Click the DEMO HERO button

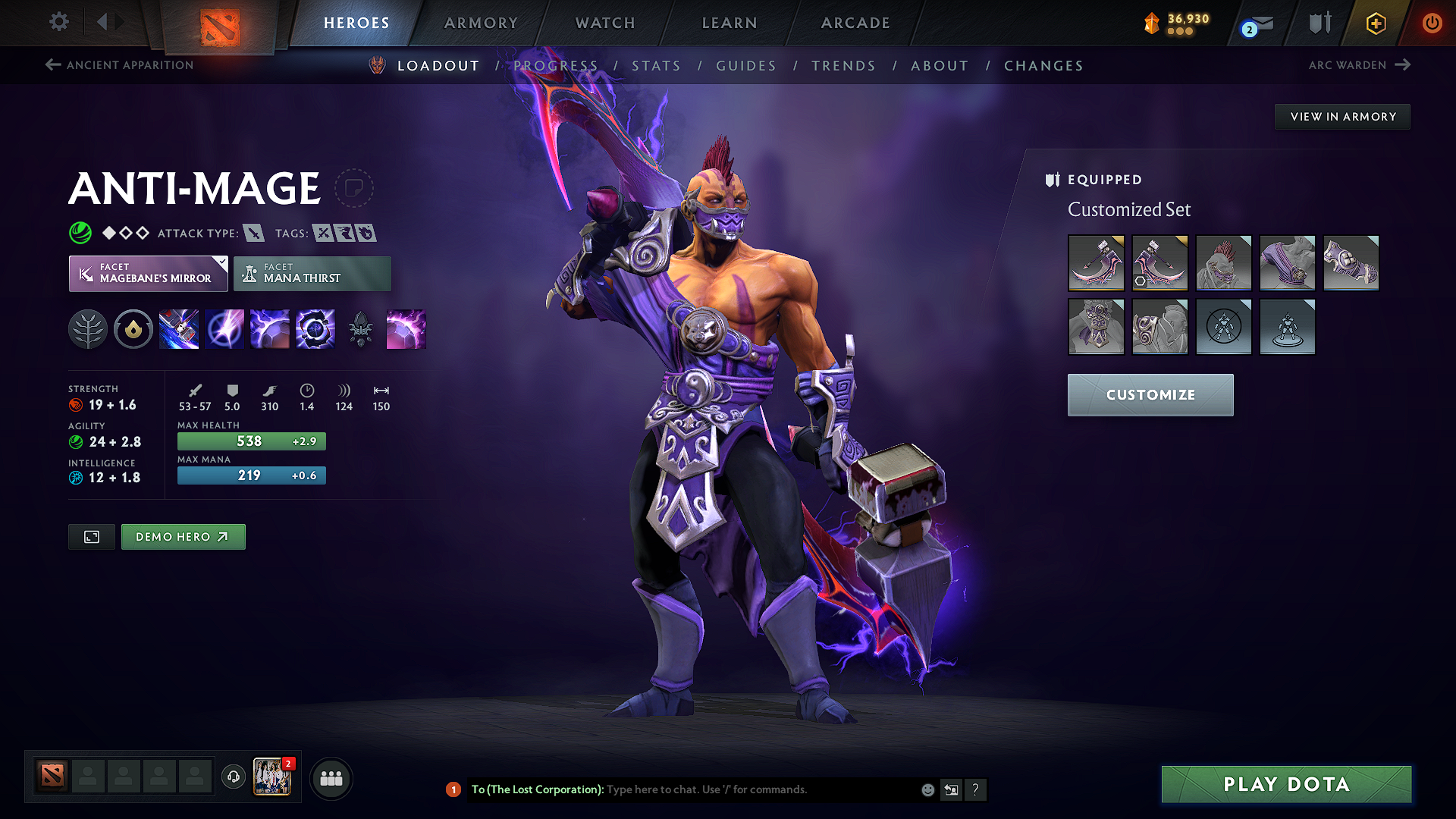[183, 536]
